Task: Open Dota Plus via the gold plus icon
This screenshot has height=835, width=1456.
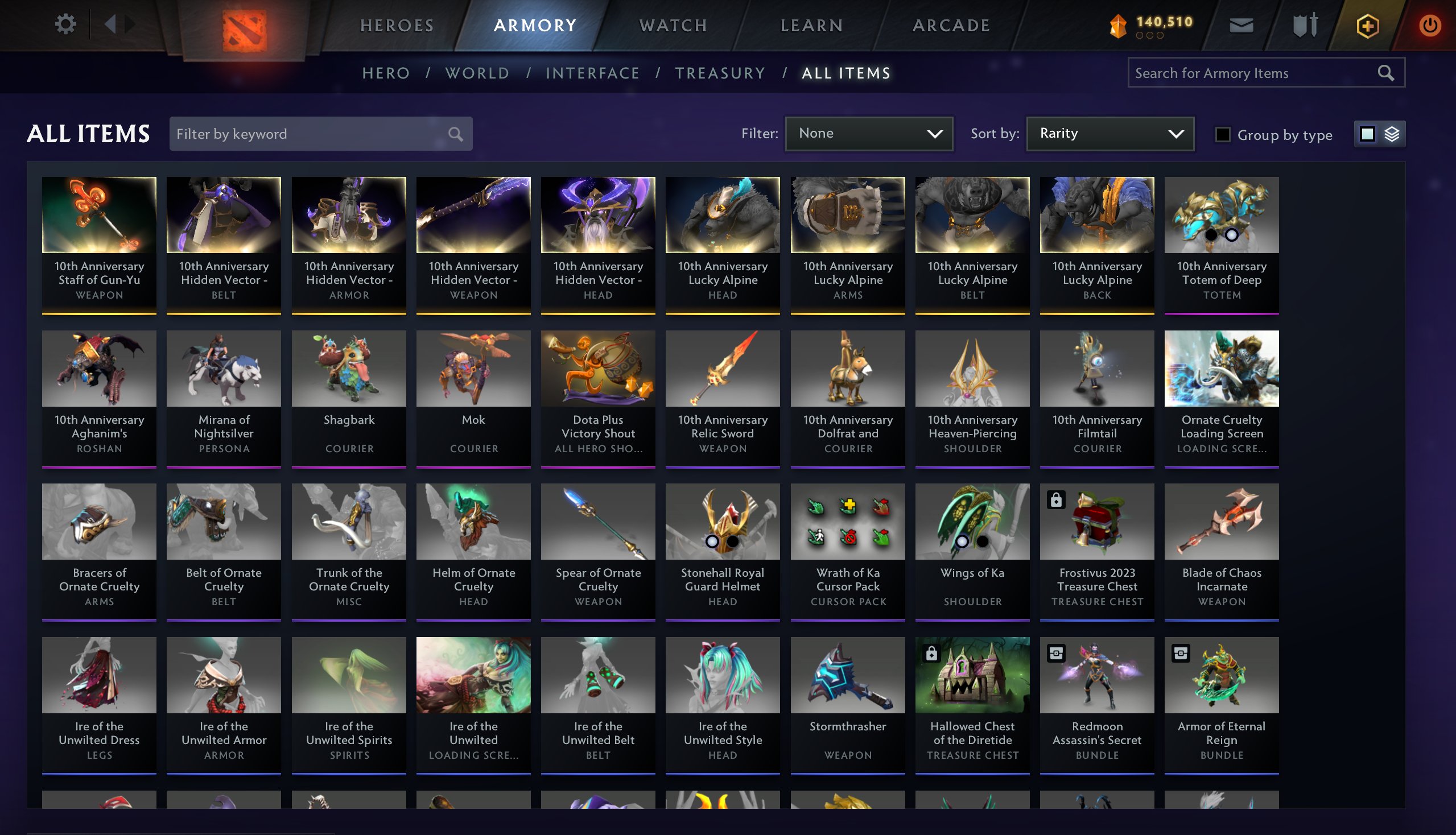Action: pos(1369,24)
